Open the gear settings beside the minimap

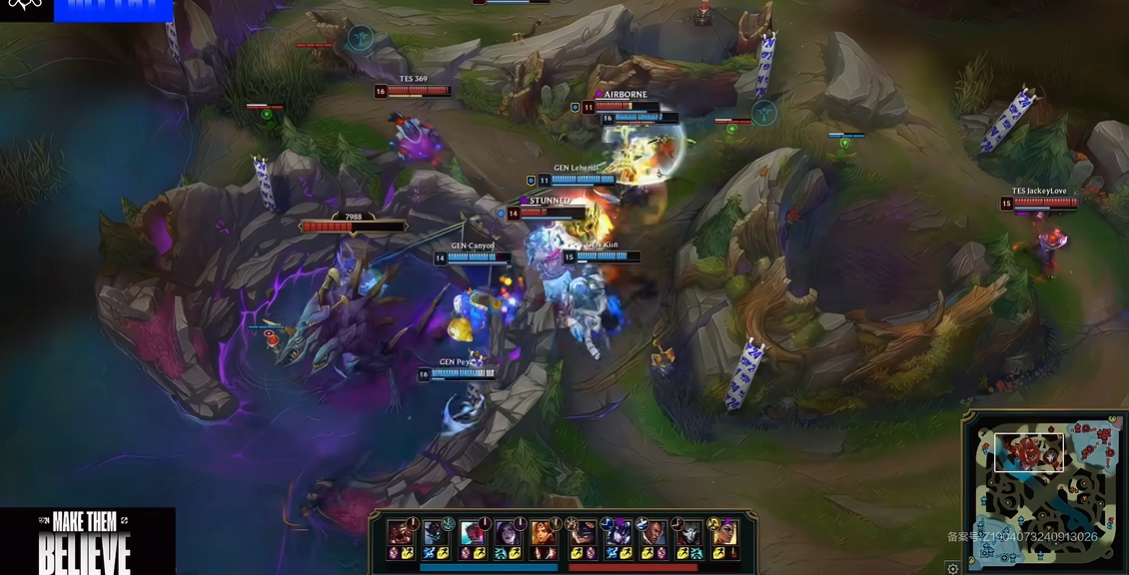953,568
